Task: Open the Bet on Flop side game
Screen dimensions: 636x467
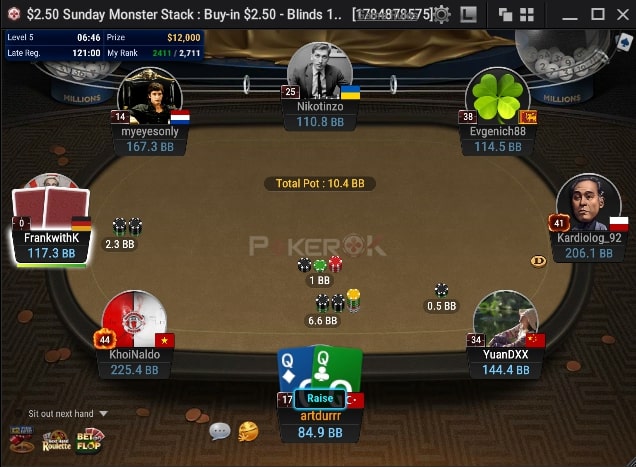Action: pyautogui.click(x=90, y=439)
